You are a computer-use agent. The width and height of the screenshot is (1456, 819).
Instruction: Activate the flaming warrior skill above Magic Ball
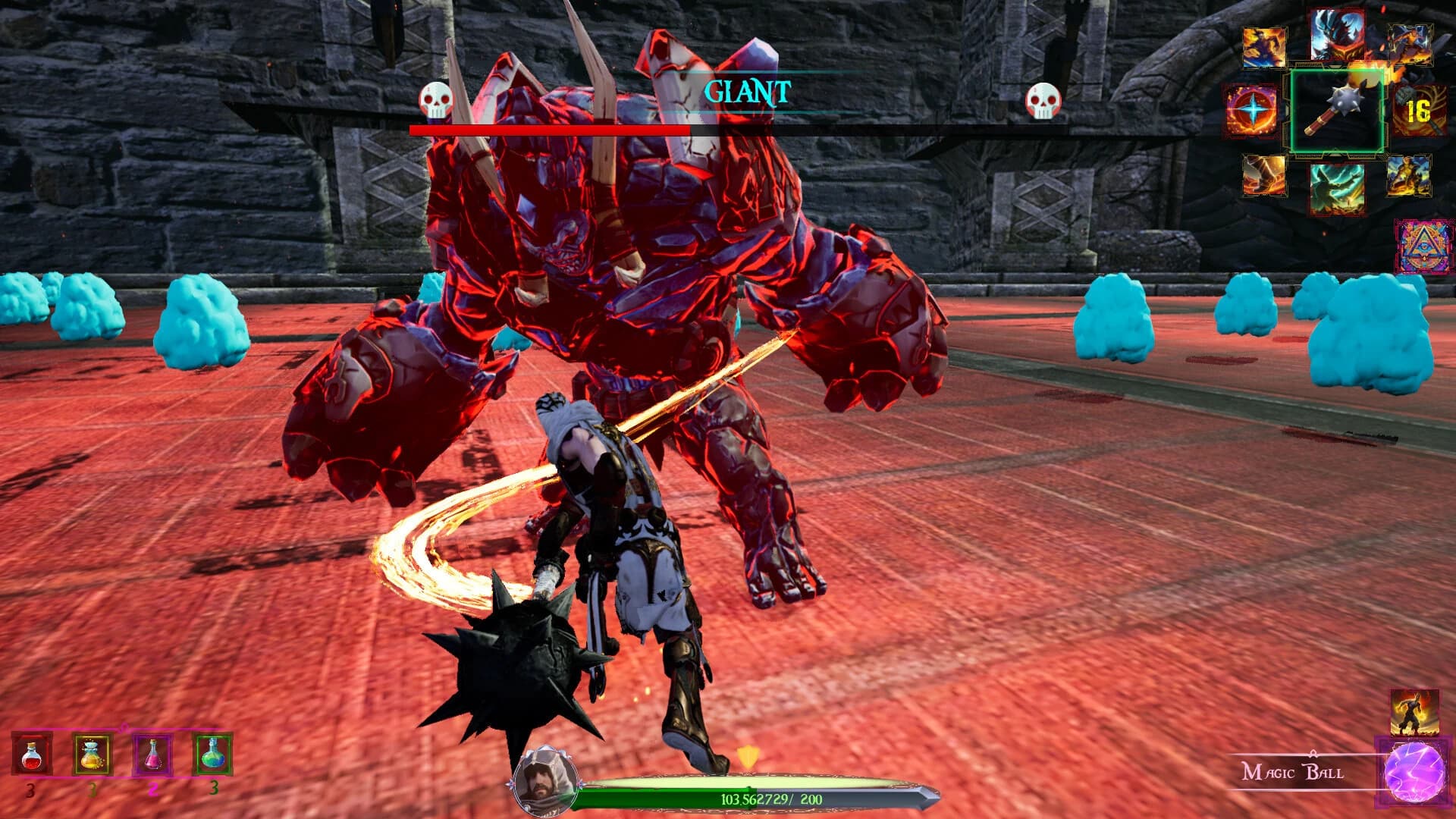point(1414,712)
